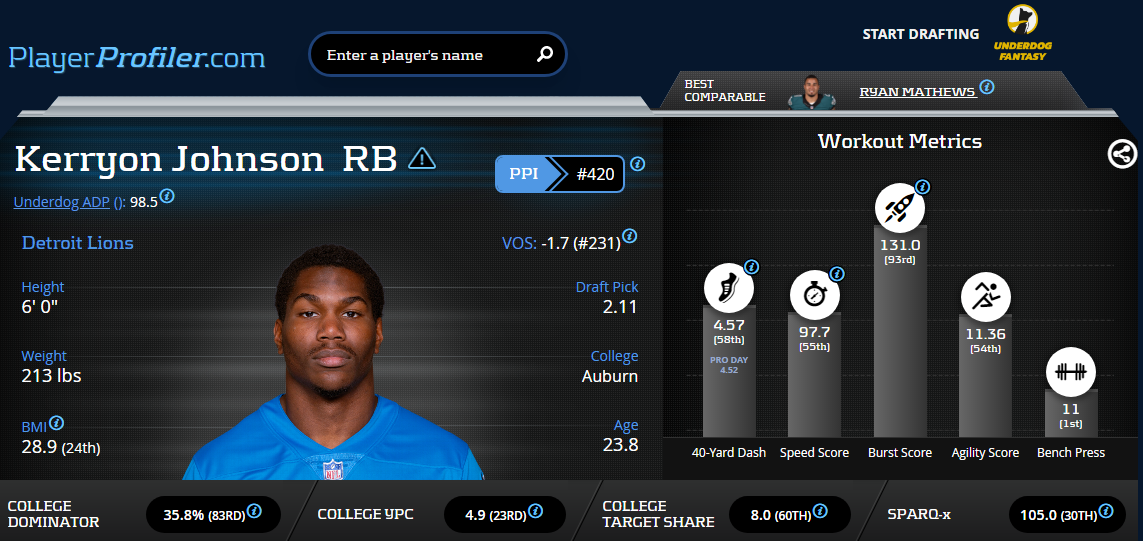
Task: Show info for the Burst Score rocket
Action: pyautogui.click(x=922, y=187)
